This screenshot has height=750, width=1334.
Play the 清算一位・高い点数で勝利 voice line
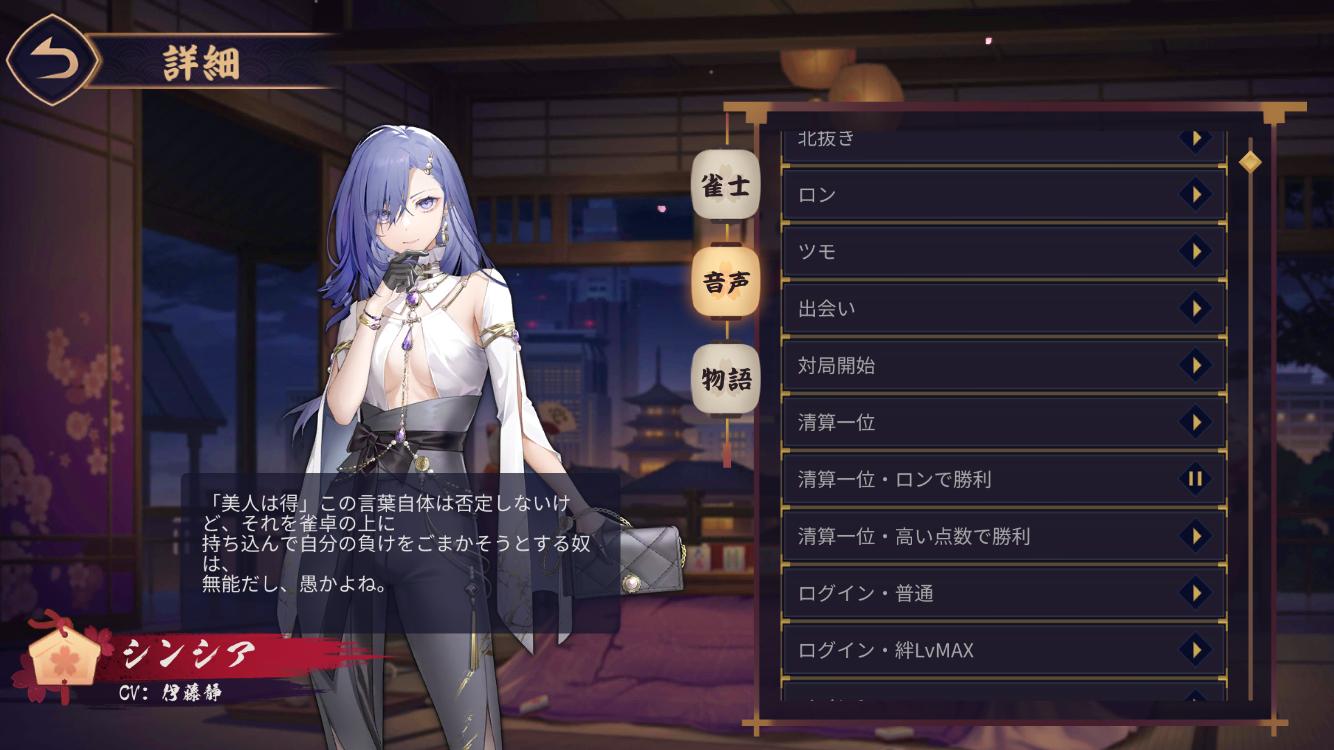(1194, 536)
